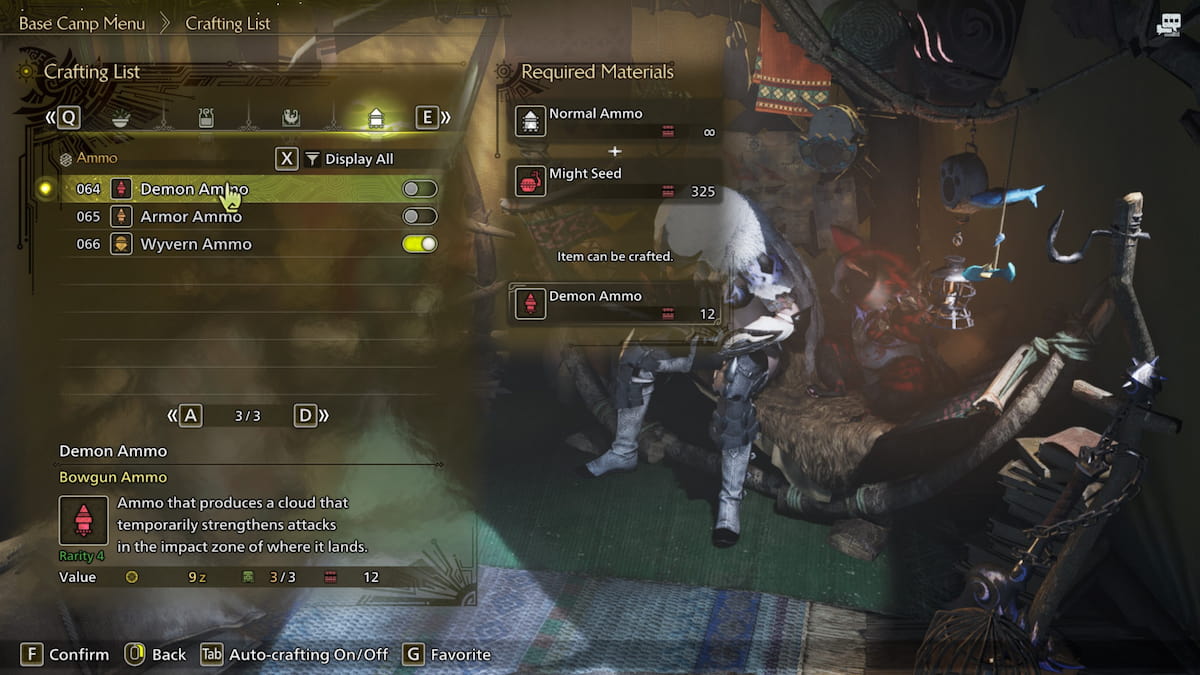The height and width of the screenshot is (675, 1200).
Task: Switch to the mortar bowl crafting tab
Action: [x=120, y=118]
